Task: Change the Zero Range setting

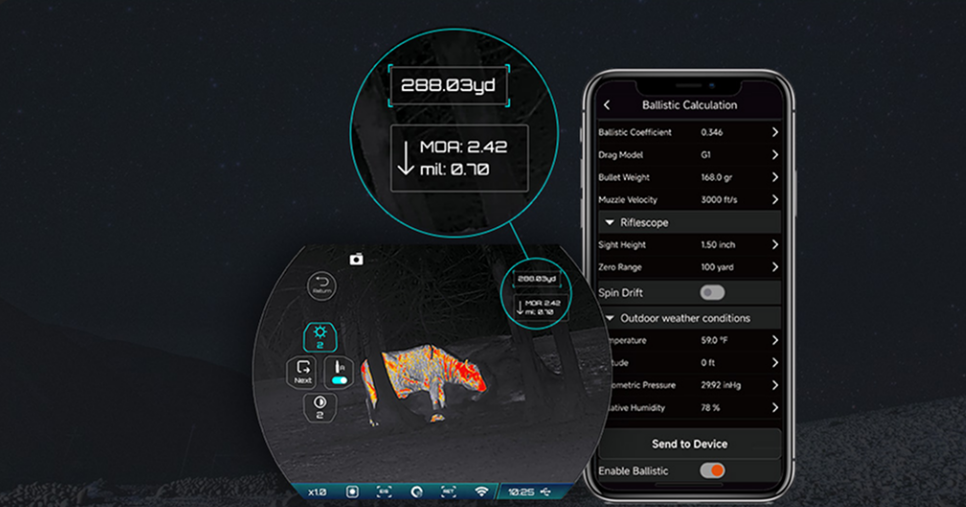Action: (x=688, y=268)
